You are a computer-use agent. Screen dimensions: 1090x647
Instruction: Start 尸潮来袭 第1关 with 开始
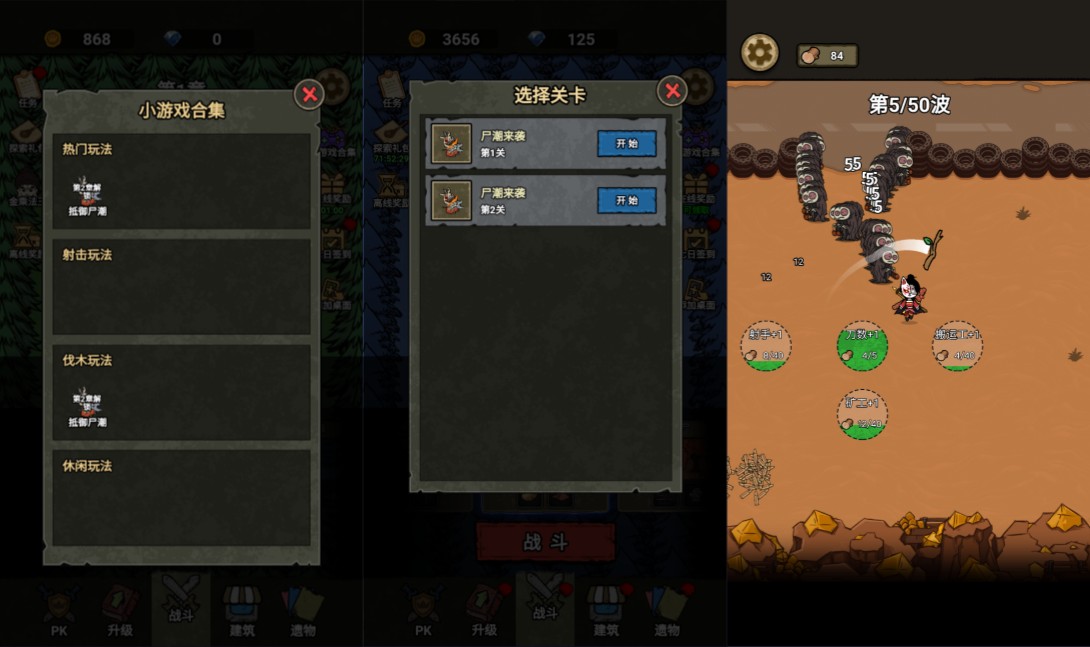626,144
